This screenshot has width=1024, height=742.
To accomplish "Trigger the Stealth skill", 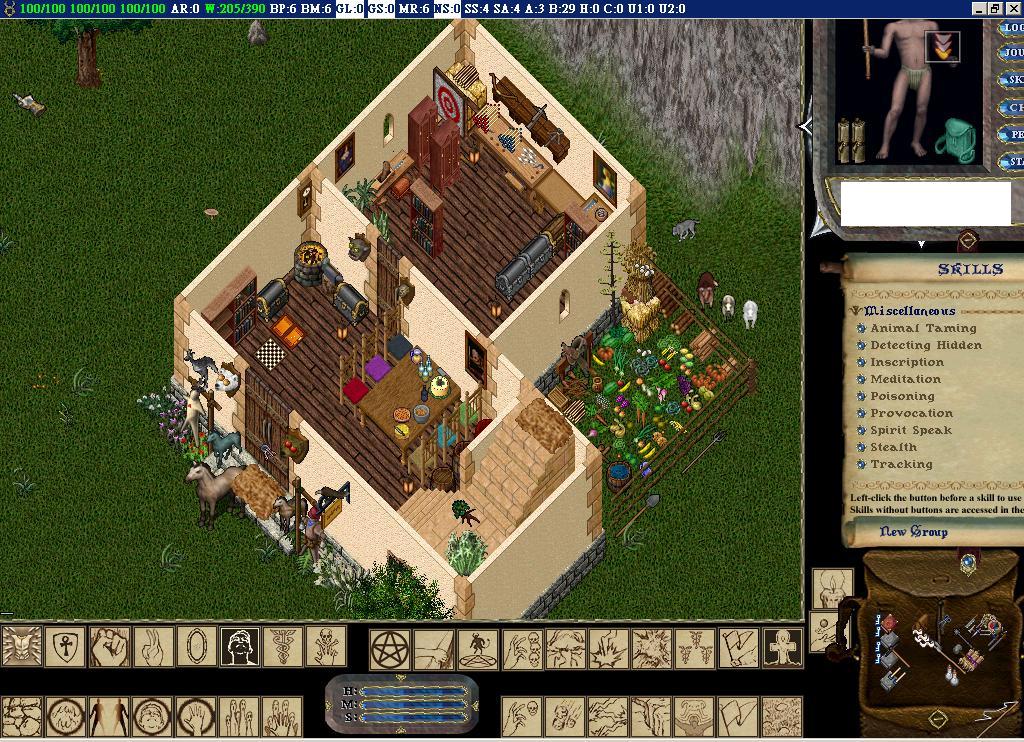I will [861, 448].
